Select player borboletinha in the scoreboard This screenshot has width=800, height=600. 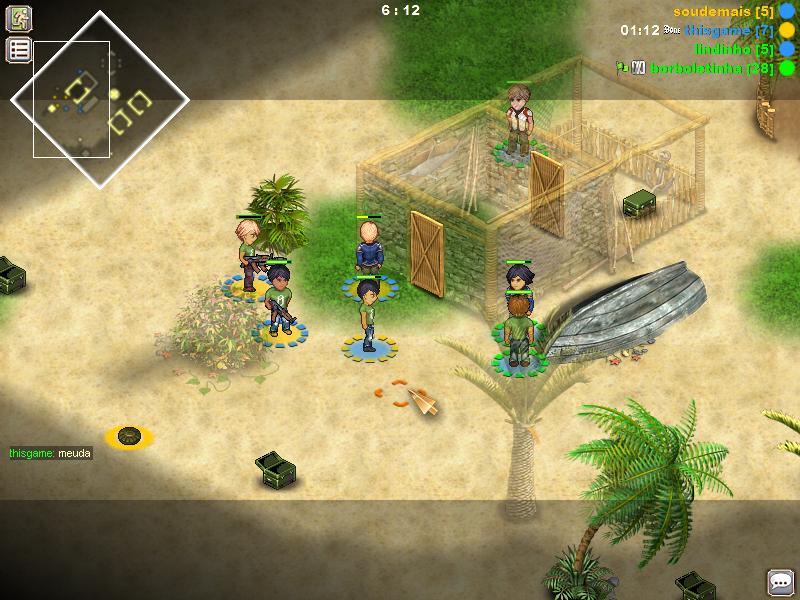(711, 68)
